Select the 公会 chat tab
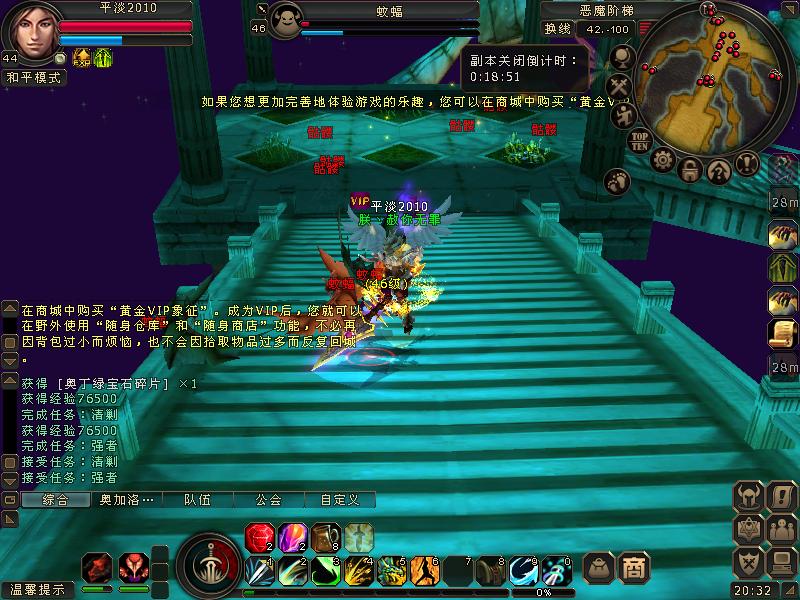This screenshot has height=600, width=800. [x=267, y=500]
